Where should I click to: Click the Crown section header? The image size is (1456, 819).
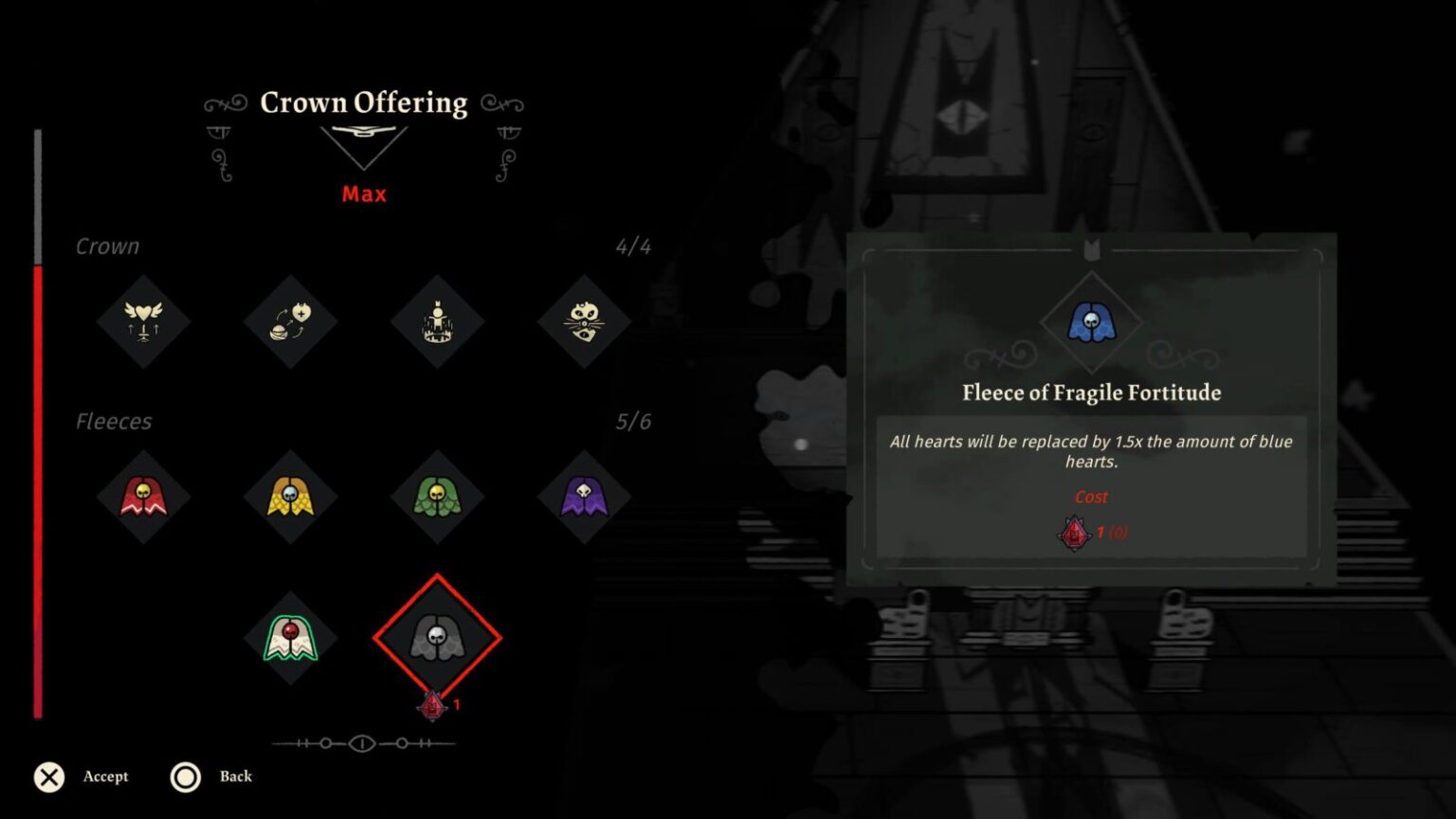point(107,246)
